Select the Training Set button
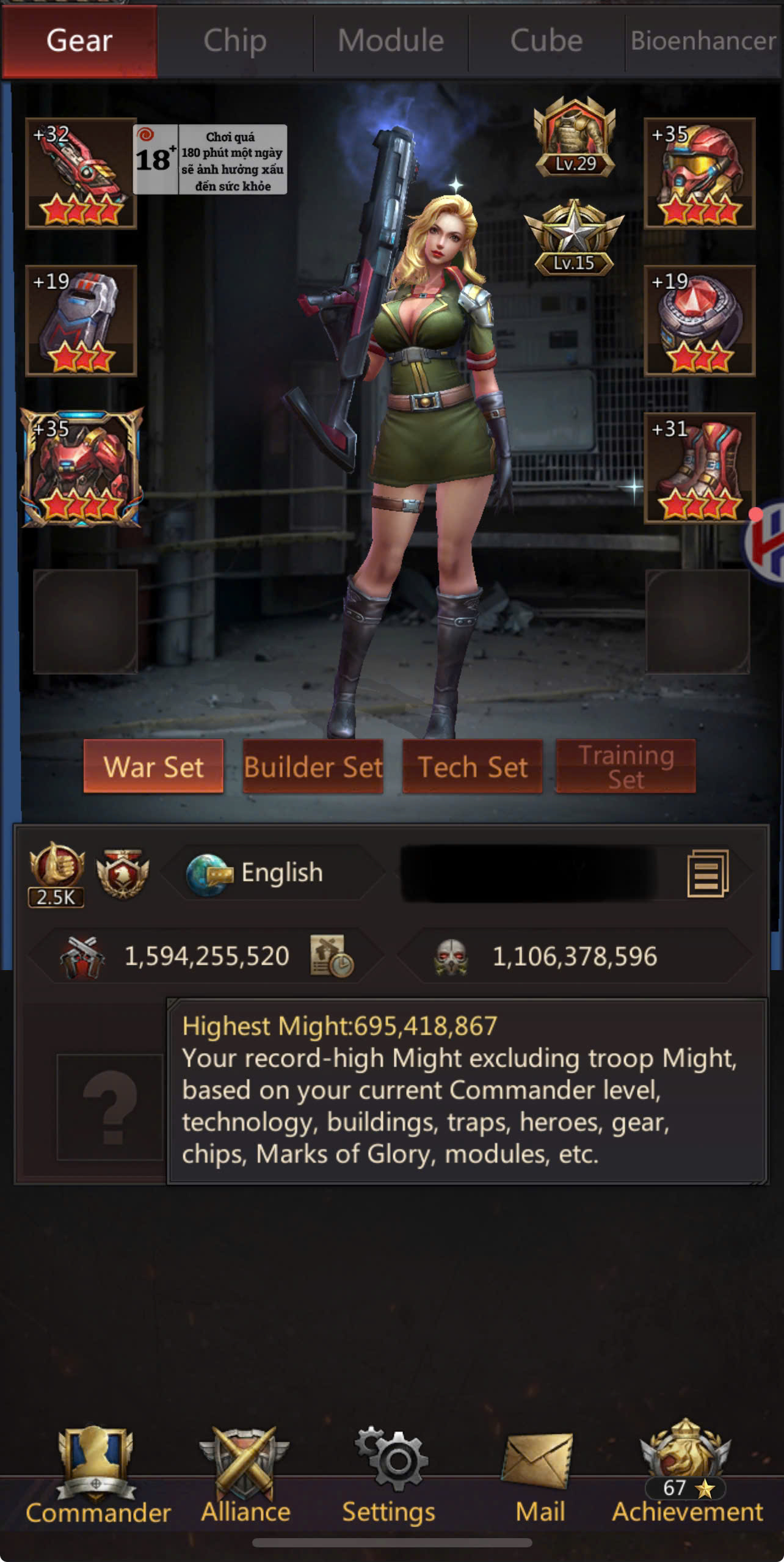 click(x=626, y=767)
